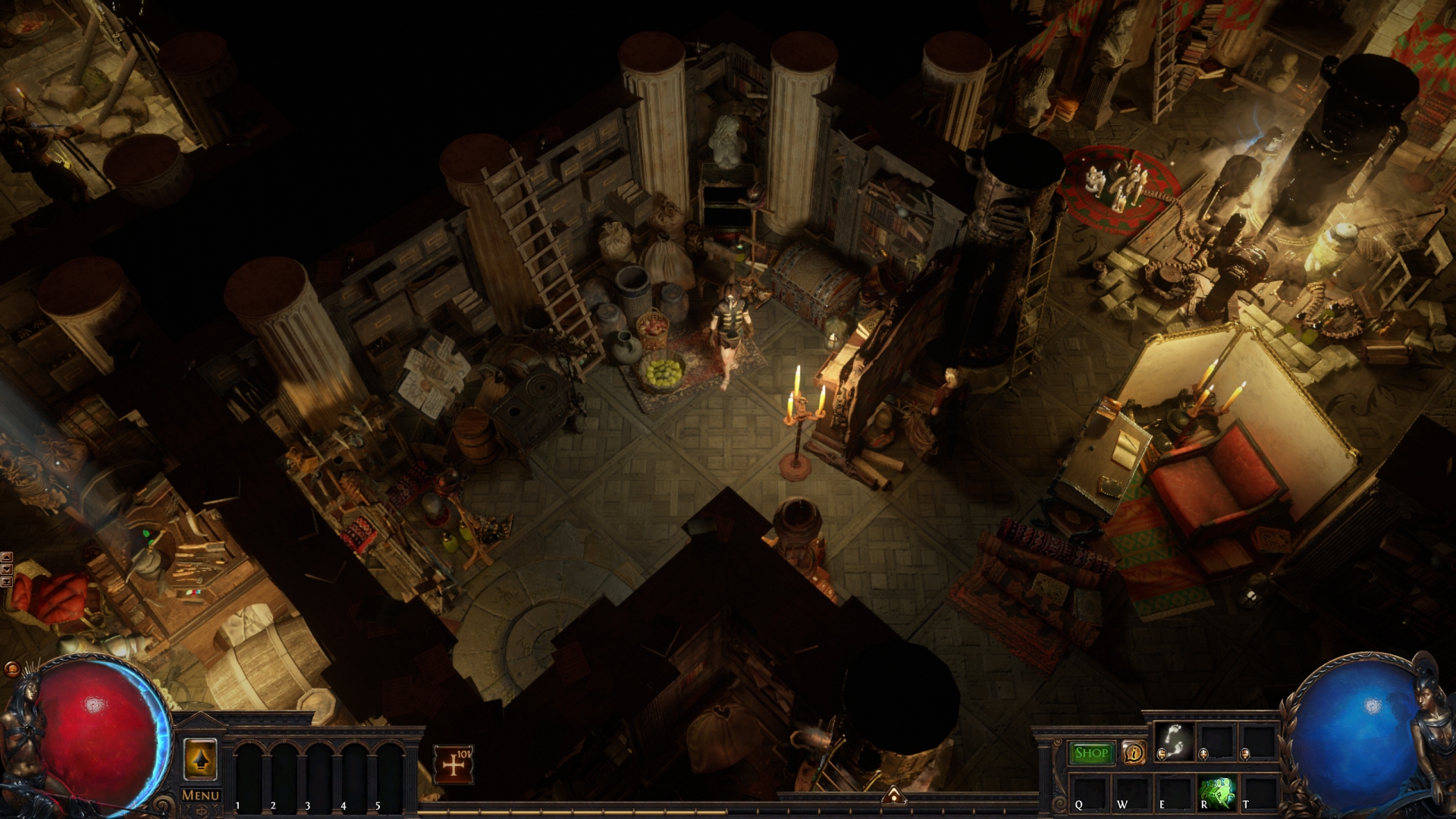This screenshot has height=819, width=1456.
Task: Expand the small triangle at bottom center
Action: tap(893, 795)
